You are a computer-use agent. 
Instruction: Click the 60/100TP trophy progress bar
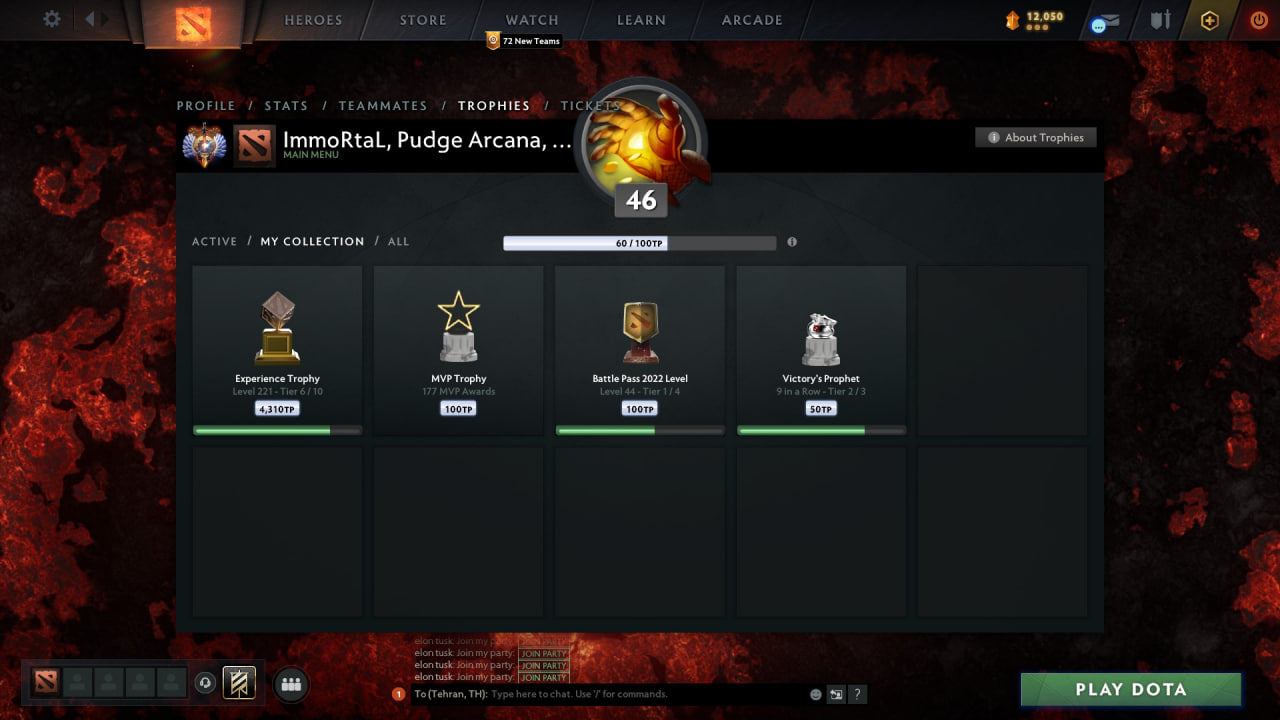pyautogui.click(x=639, y=242)
